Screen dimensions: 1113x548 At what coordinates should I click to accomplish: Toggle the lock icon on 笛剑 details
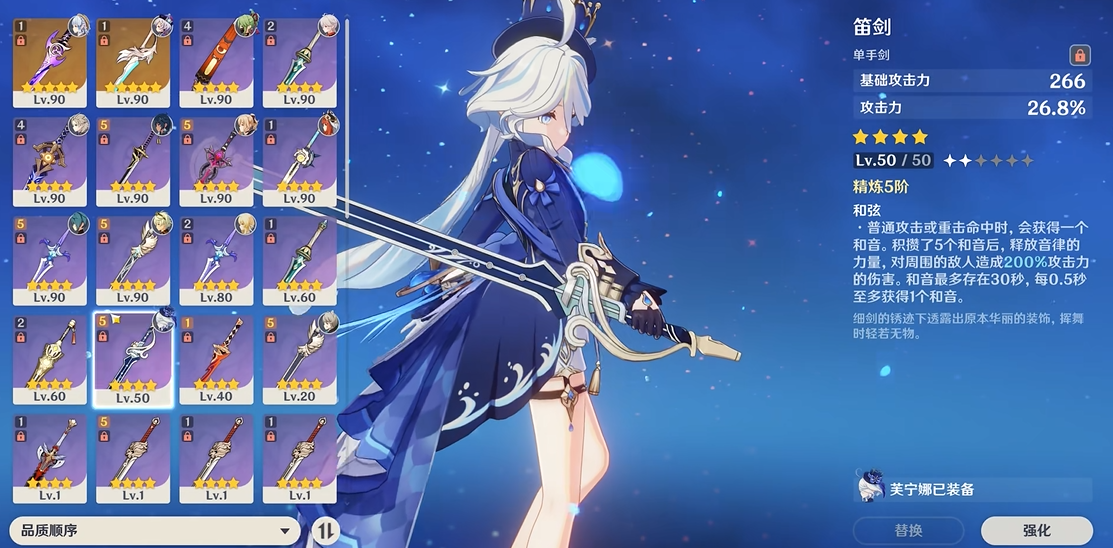click(x=1079, y=55)
